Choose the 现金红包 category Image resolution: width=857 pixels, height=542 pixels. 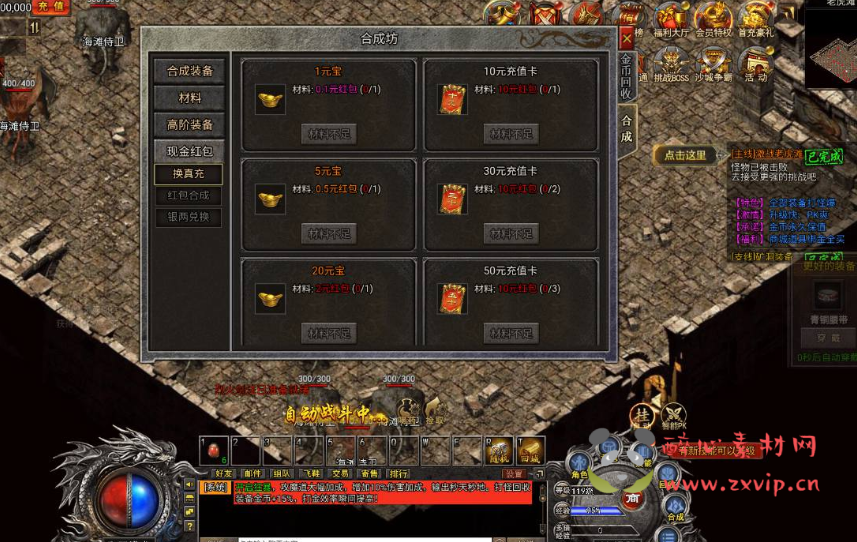point(189,152)
